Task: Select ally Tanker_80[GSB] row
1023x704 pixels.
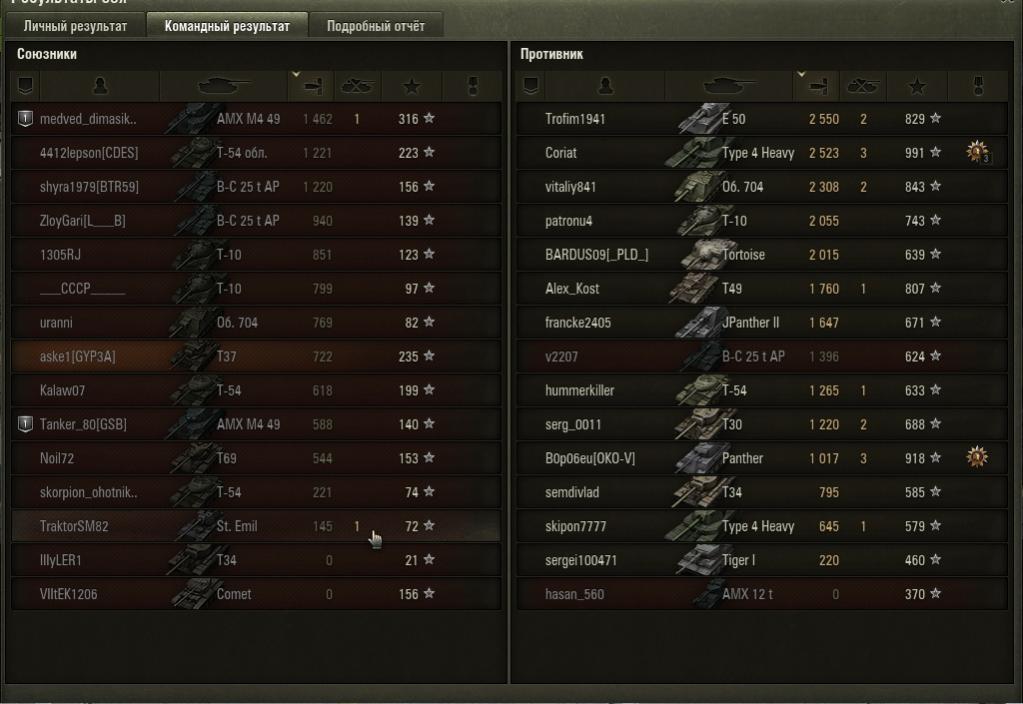Action: point(256,424)
